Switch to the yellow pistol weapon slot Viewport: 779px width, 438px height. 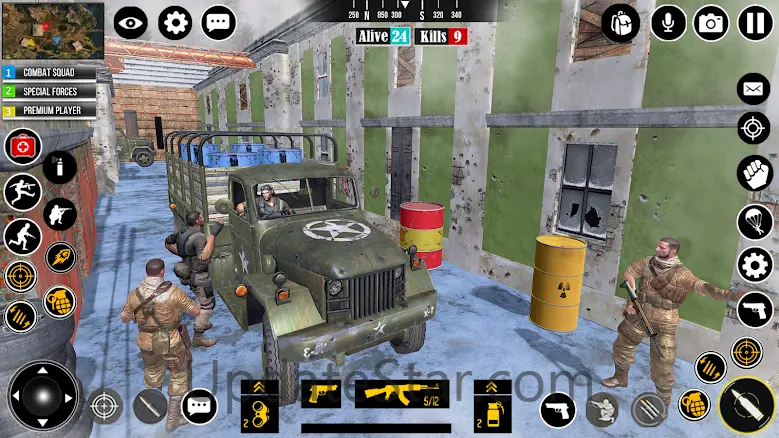pos(320,393)
